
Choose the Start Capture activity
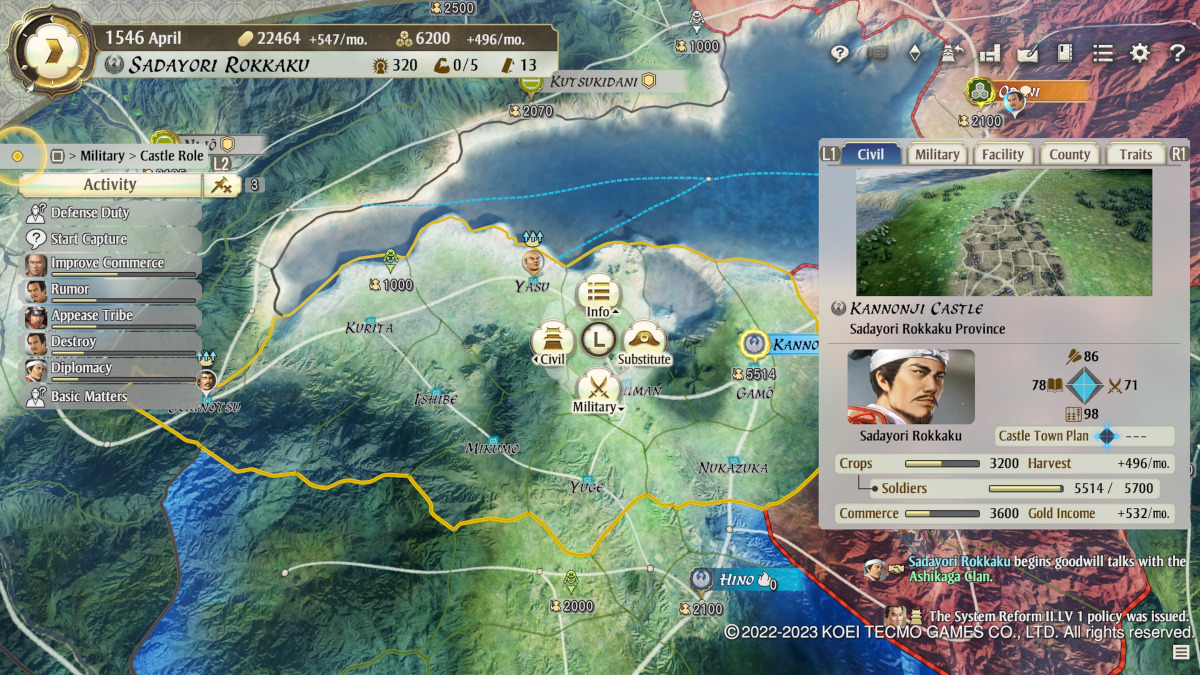pos(89,239)
